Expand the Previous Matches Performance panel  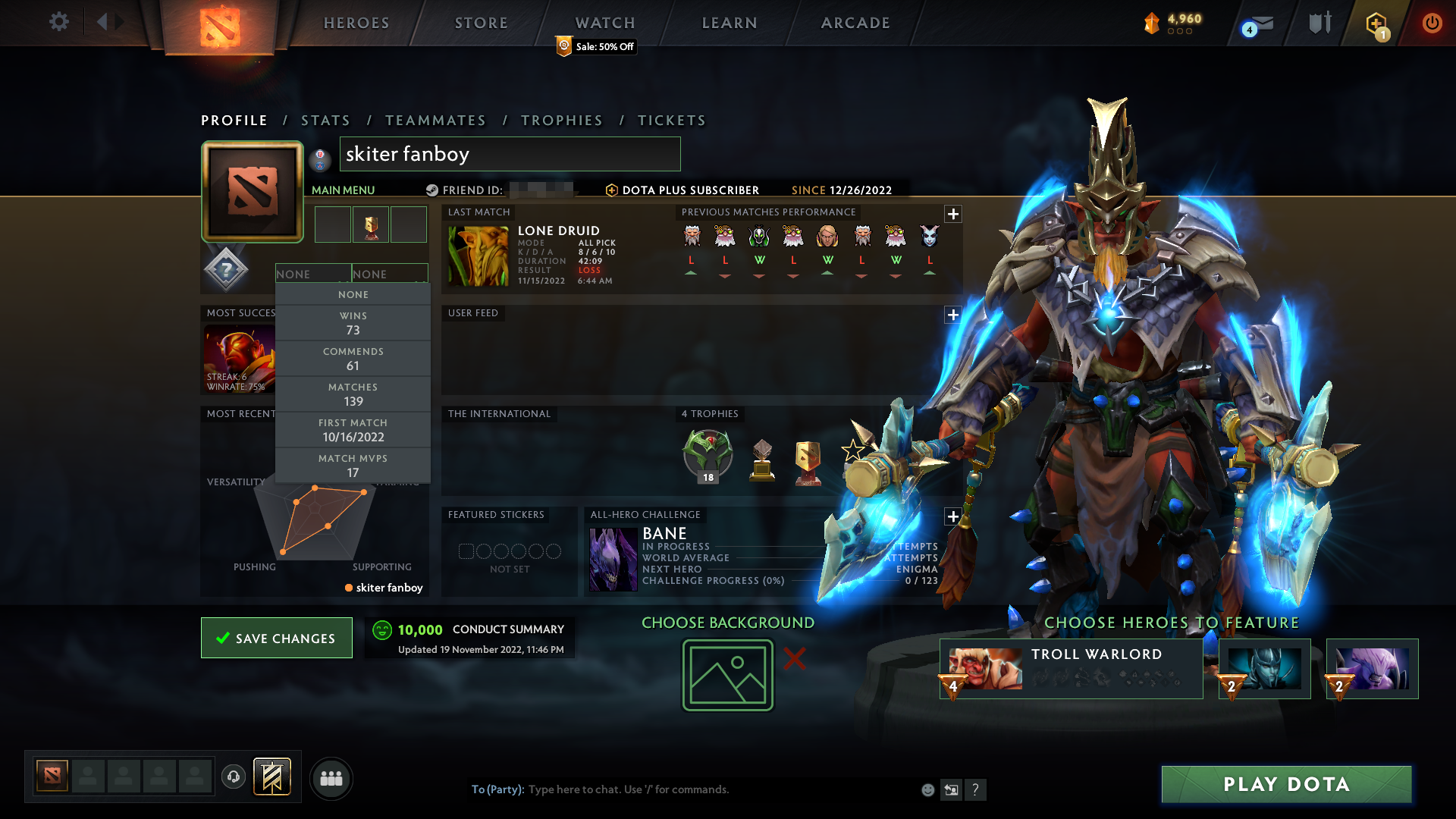[953, 214]
